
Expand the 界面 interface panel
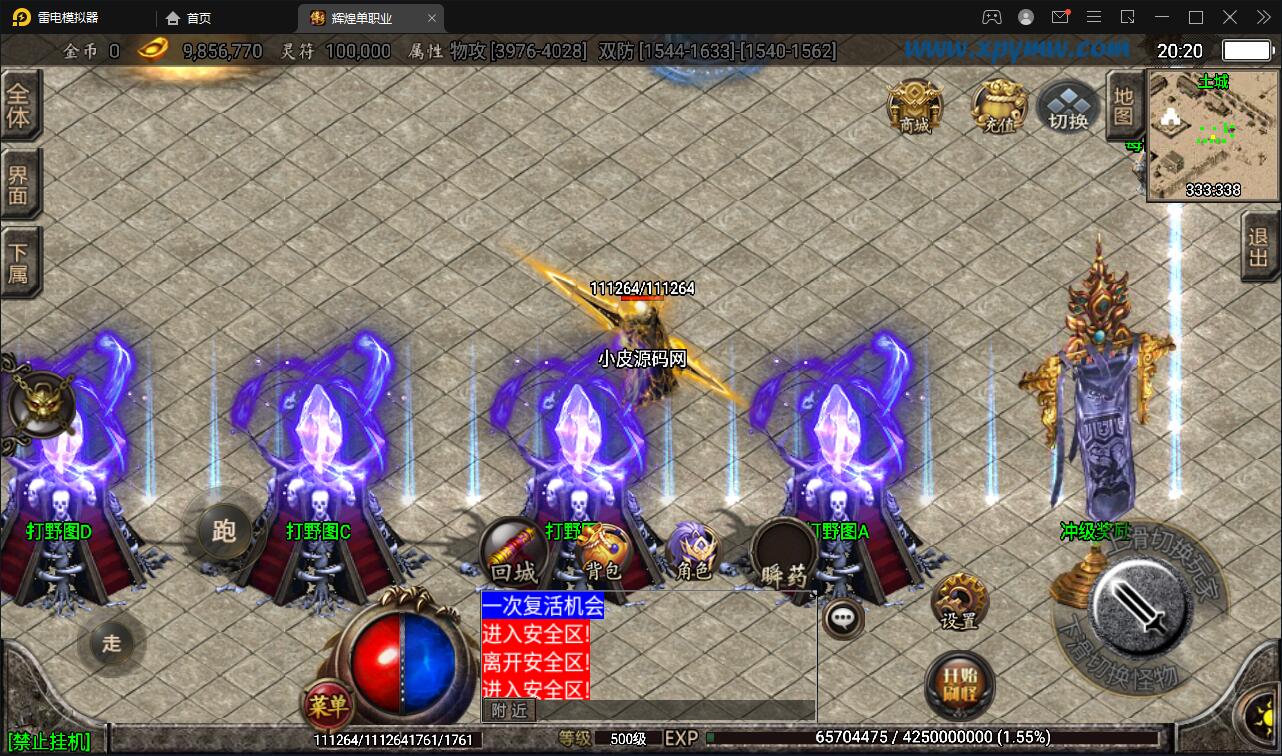[22, 182]
